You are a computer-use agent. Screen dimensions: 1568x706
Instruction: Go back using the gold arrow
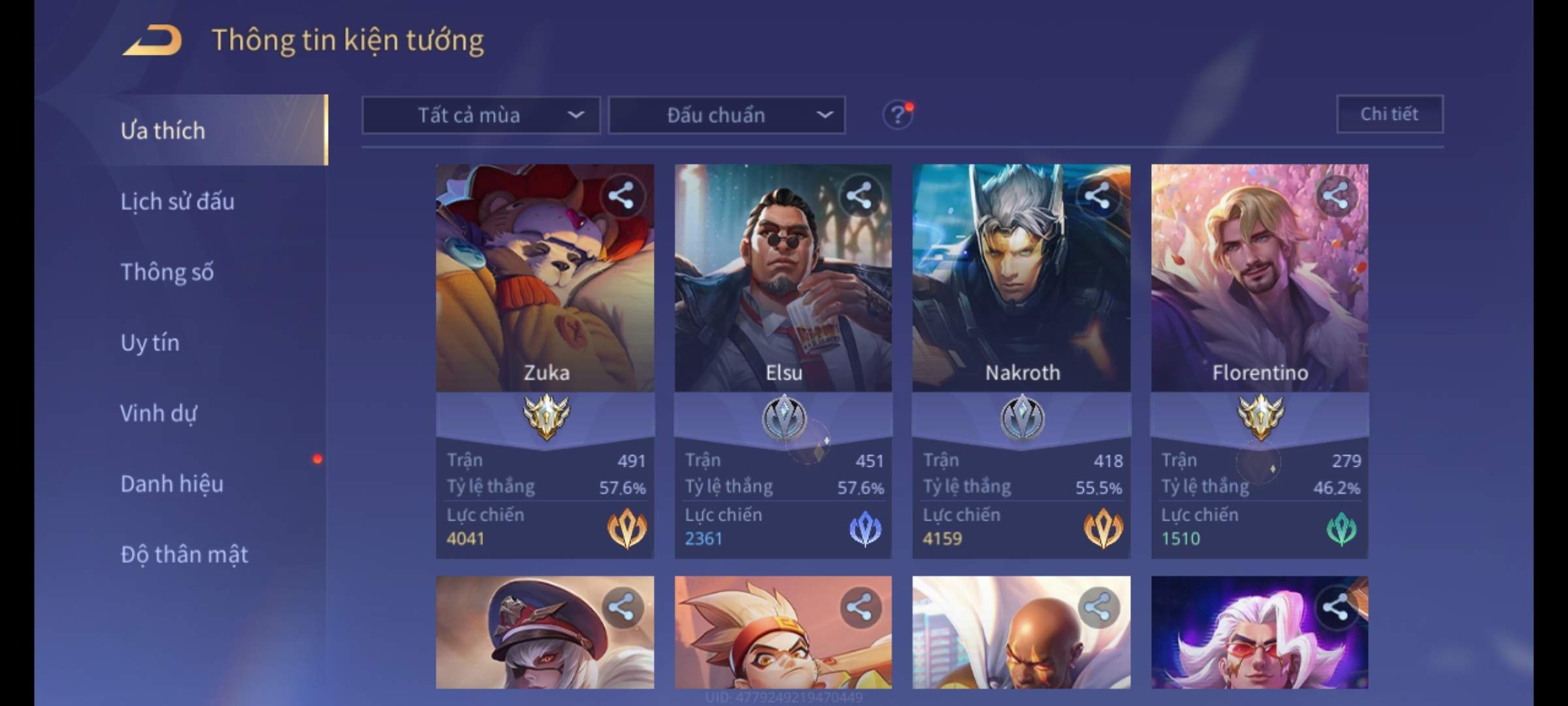click(152, 41)
